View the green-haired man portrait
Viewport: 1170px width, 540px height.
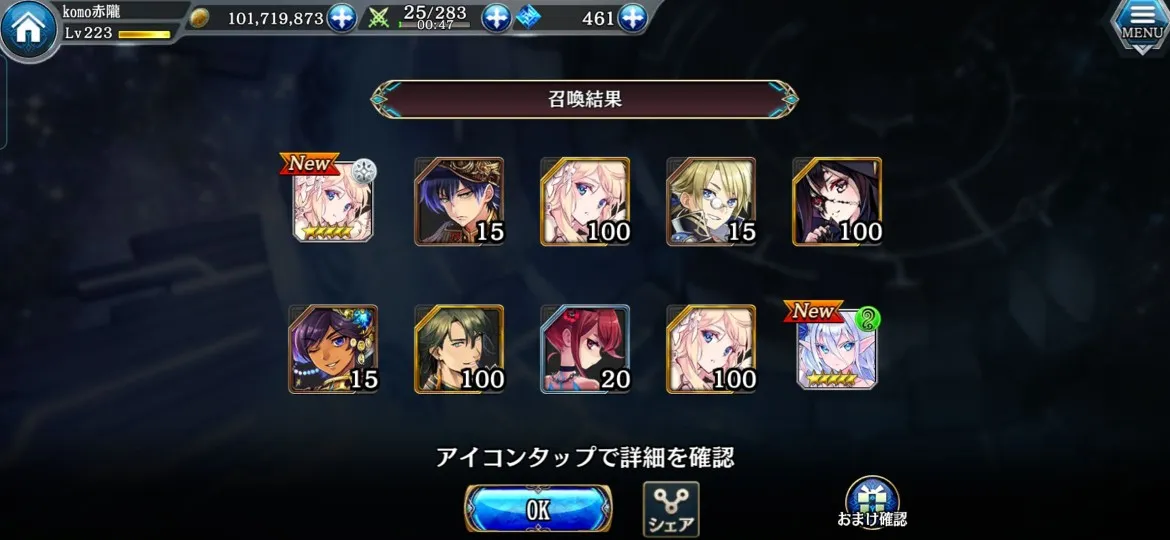point(459,349)
